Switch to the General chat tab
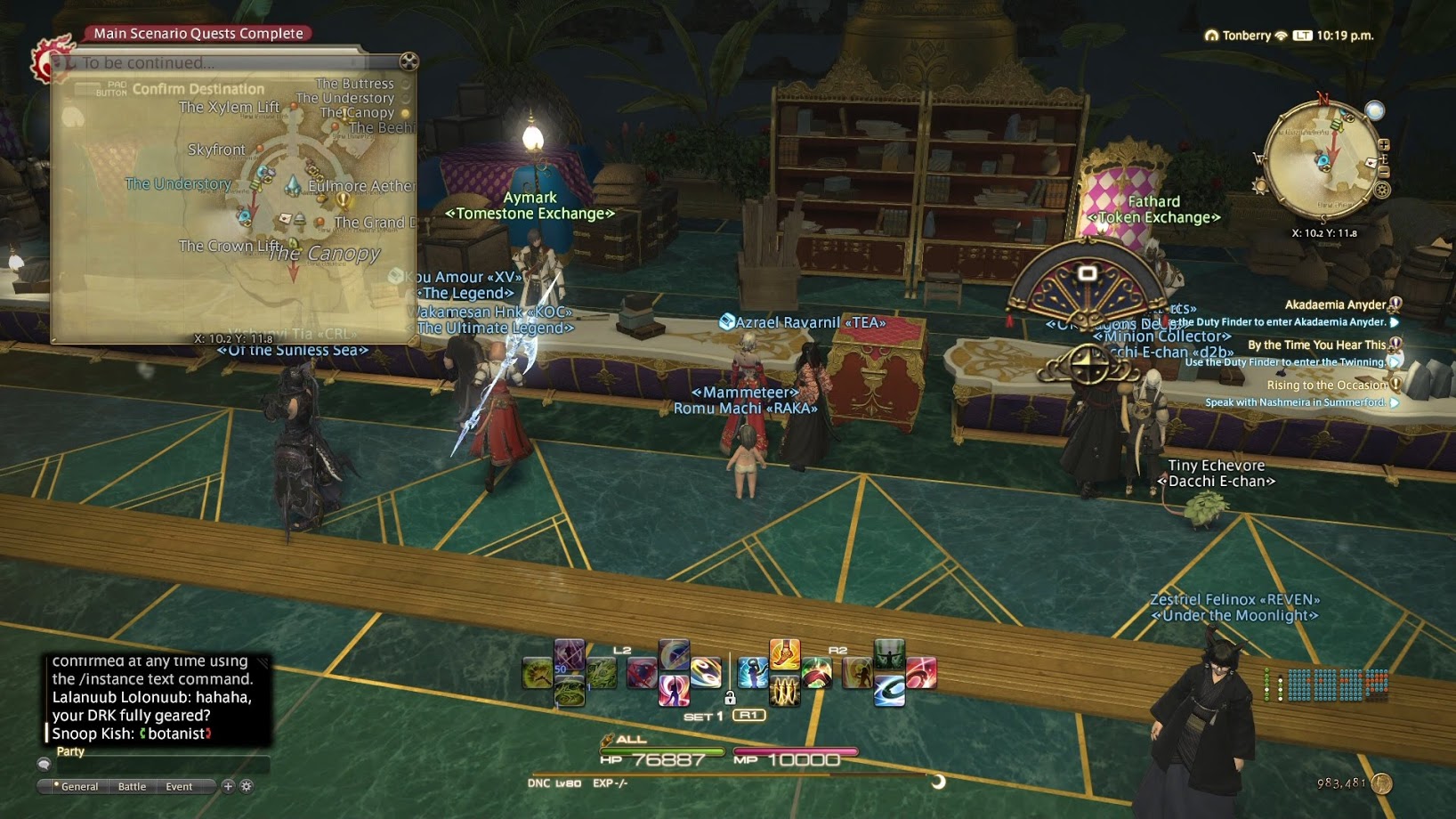This screenshot has height=819, width=1456. pos(79,786)
